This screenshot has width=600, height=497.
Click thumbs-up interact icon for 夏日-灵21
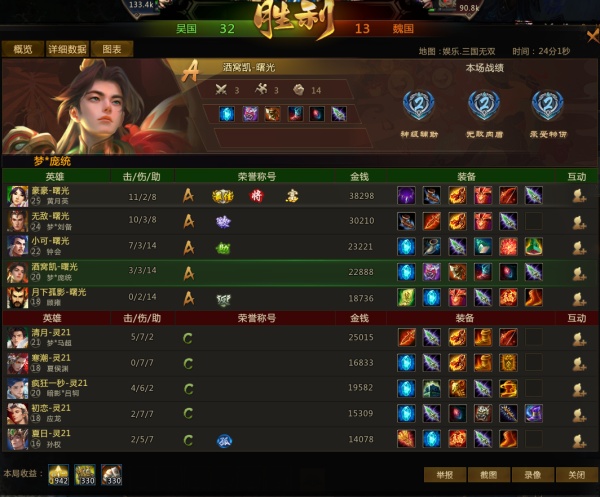[x=578, y=439]
